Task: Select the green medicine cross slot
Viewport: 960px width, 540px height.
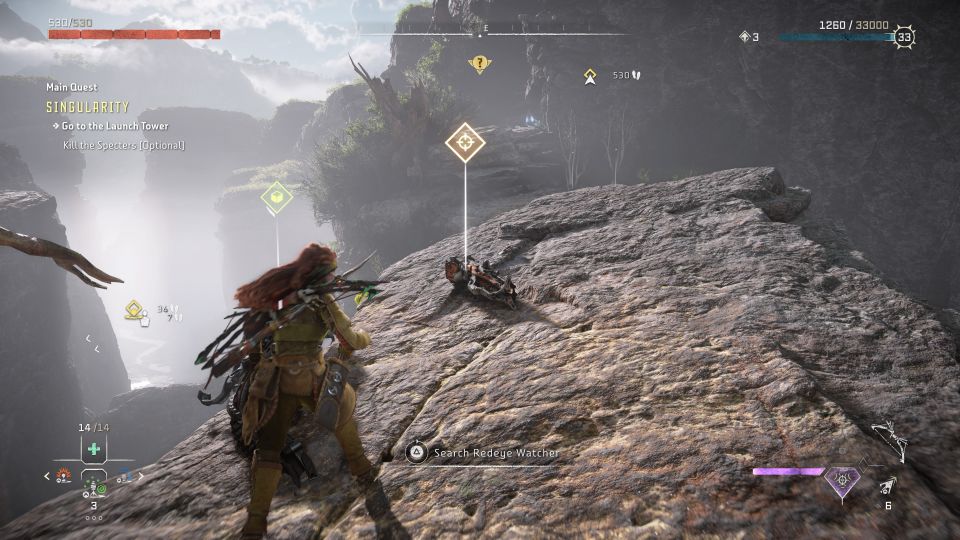Action: click(94, 449)
